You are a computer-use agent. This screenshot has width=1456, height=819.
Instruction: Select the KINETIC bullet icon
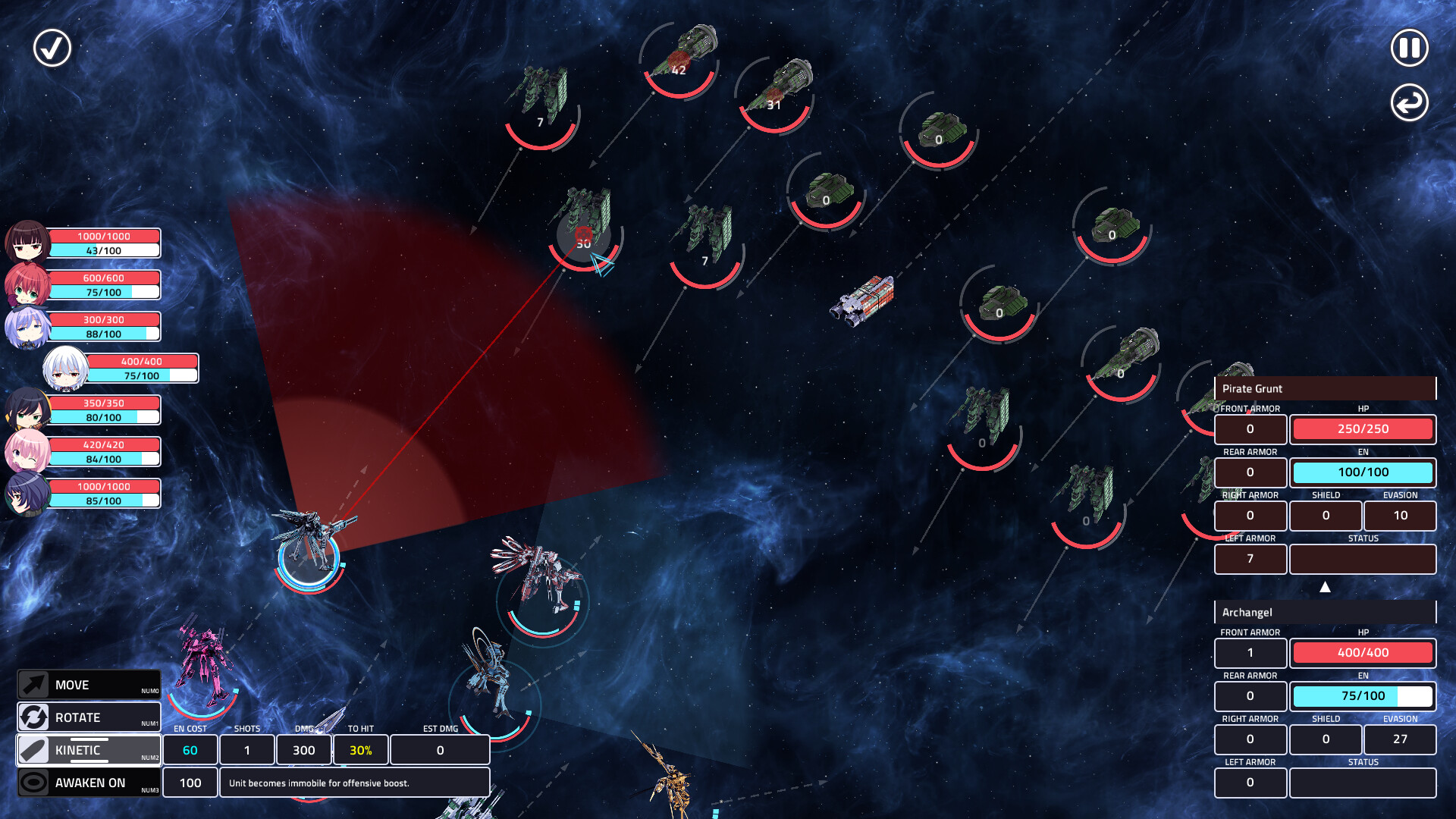33,750
